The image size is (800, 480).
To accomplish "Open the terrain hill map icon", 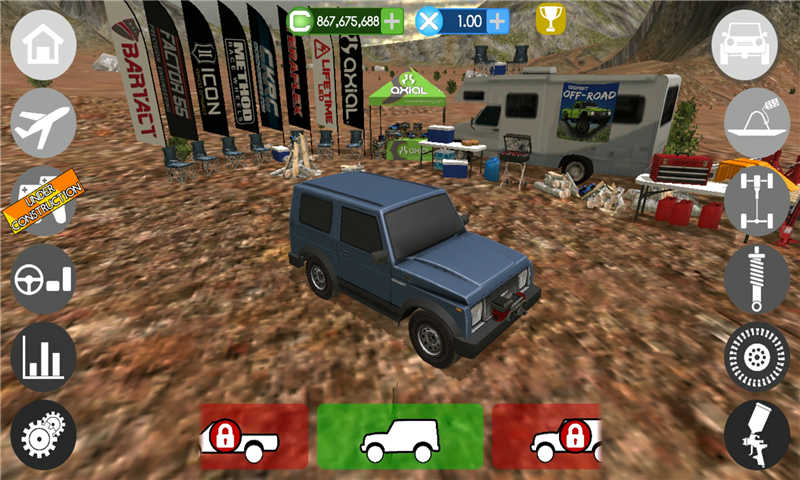I will [757, 123].
